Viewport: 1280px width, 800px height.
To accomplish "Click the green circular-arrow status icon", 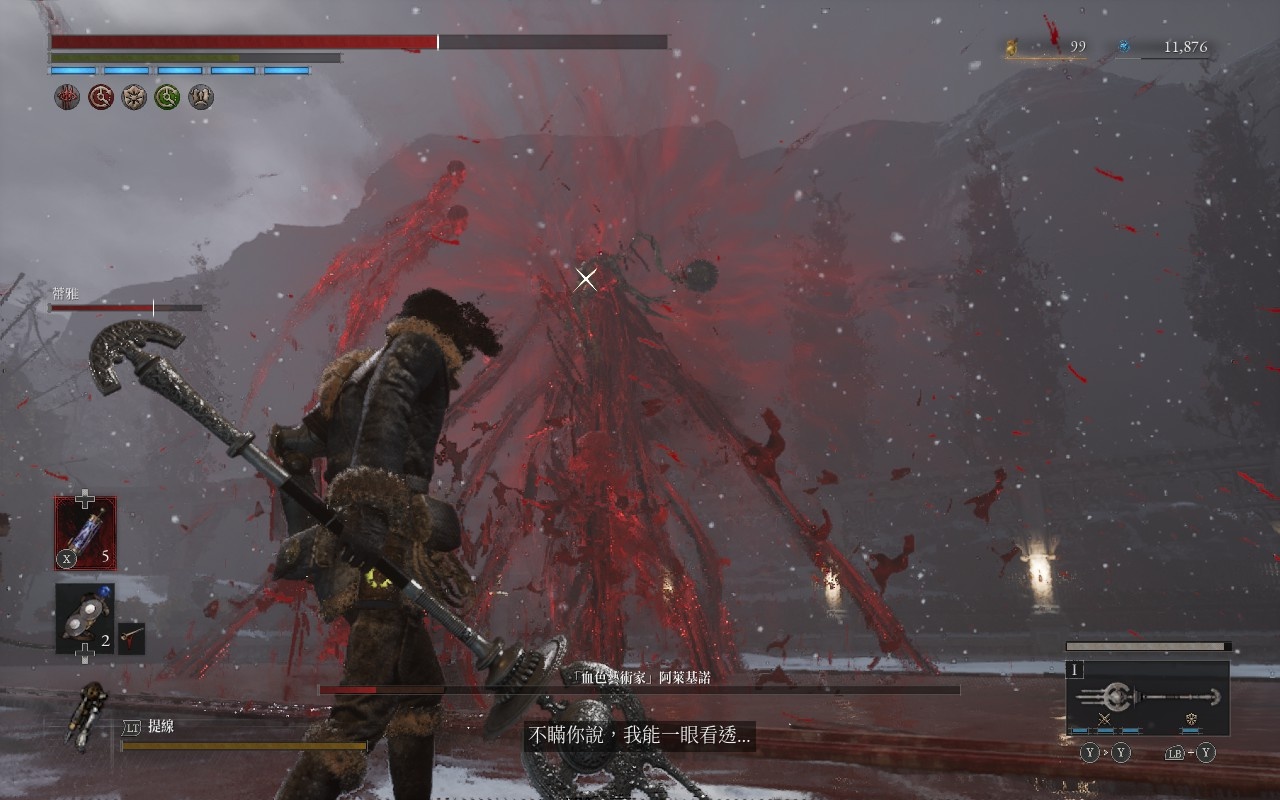I will [x=167, y=97].
